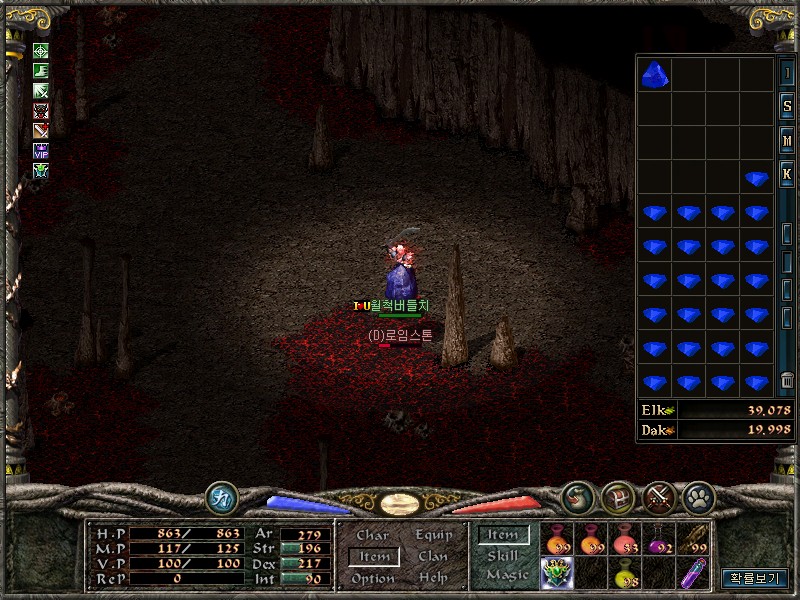Select the large blue crystal in the inventory
This screenshot has height=600, width=800.
click(655, 74)
